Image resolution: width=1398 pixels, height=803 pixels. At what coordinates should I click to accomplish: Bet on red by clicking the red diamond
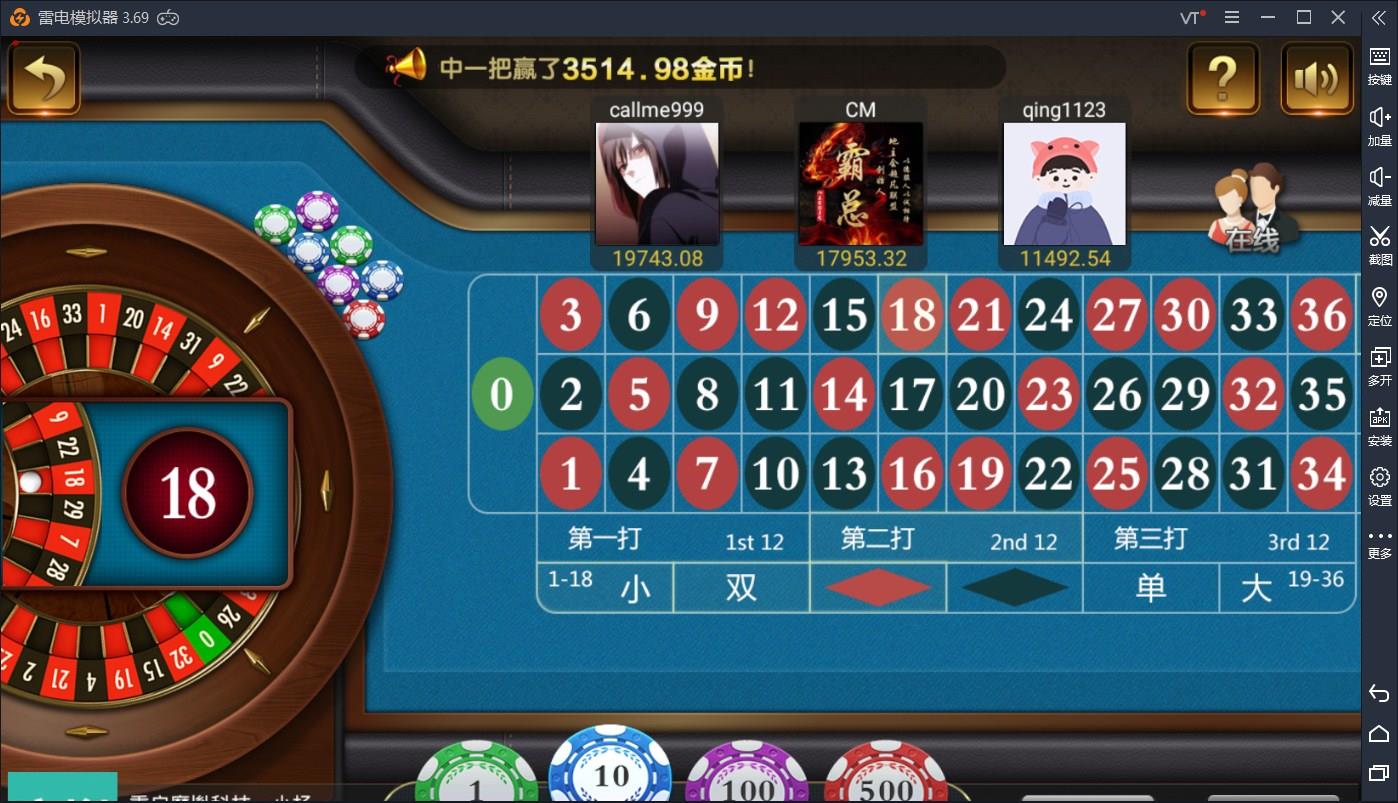click(876, 588)
